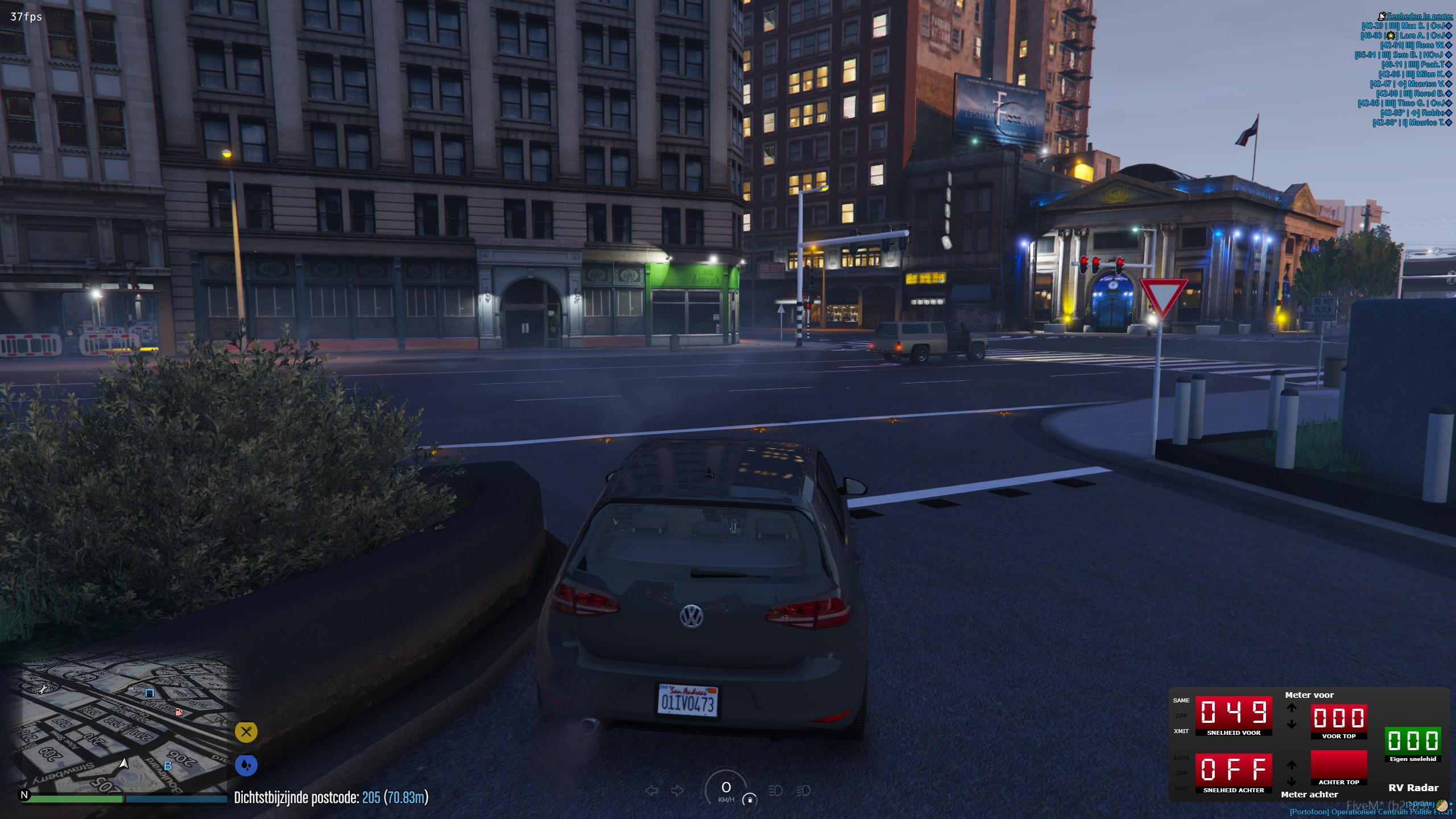Toggle the high beam headlight icon
The width and height of the screenshot is (1456, 819).
803,791
